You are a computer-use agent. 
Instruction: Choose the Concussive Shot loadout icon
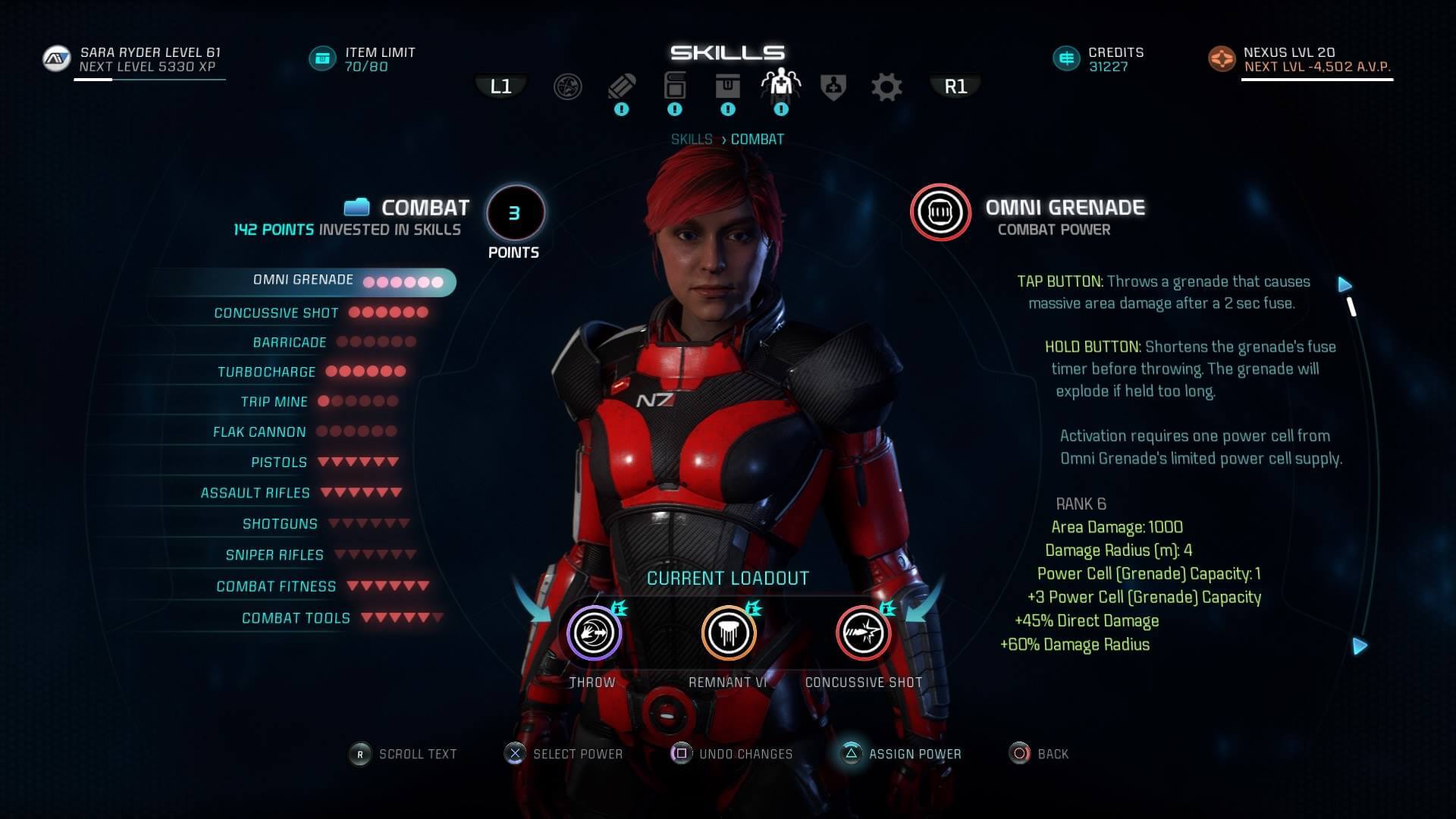[x=863, y=633]
